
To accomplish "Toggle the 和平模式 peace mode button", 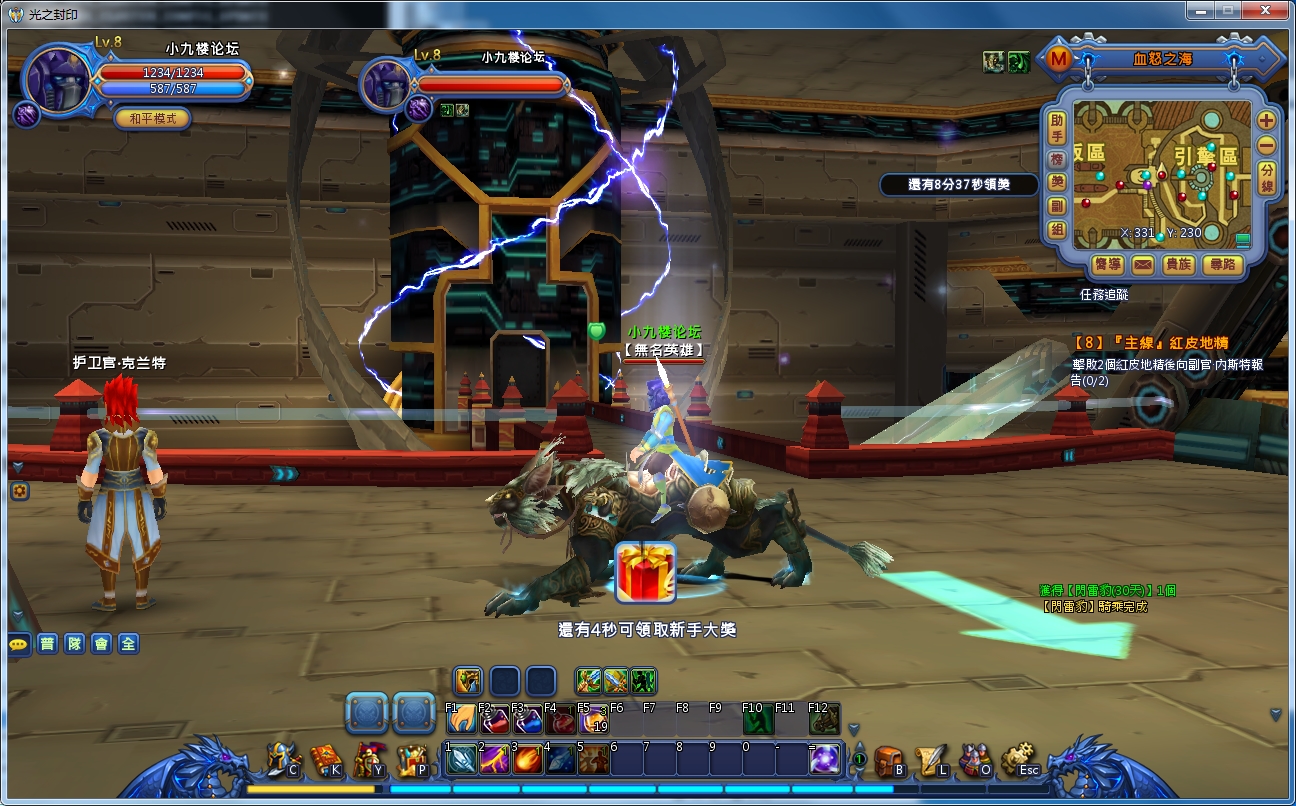I will (x=152, y=118).
